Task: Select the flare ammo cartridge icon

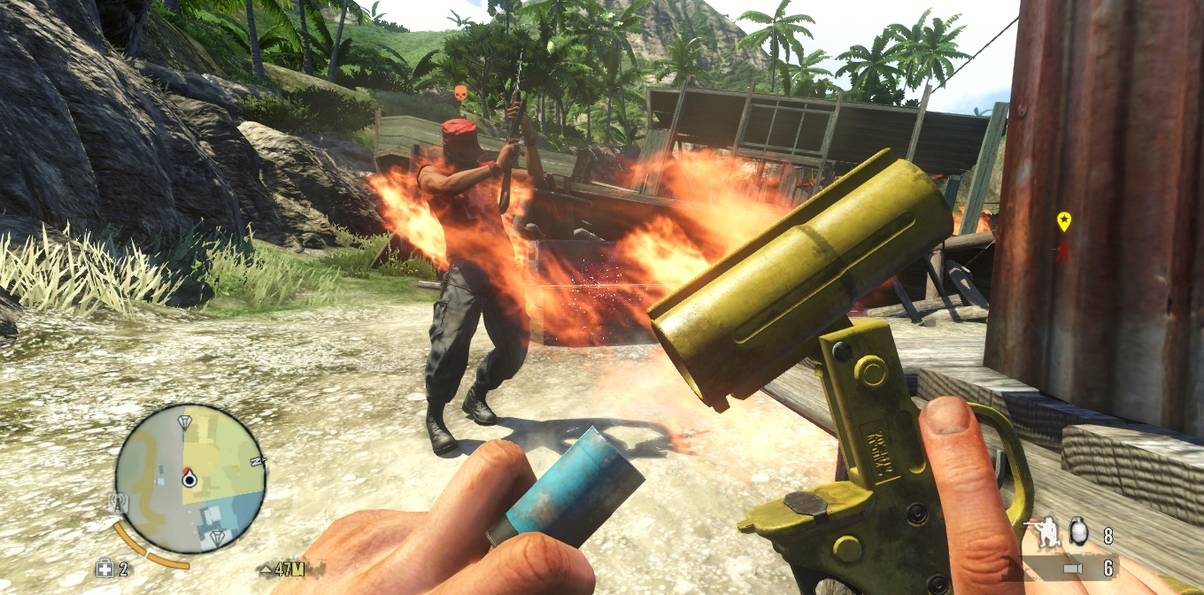Action: coord(1071,569)
